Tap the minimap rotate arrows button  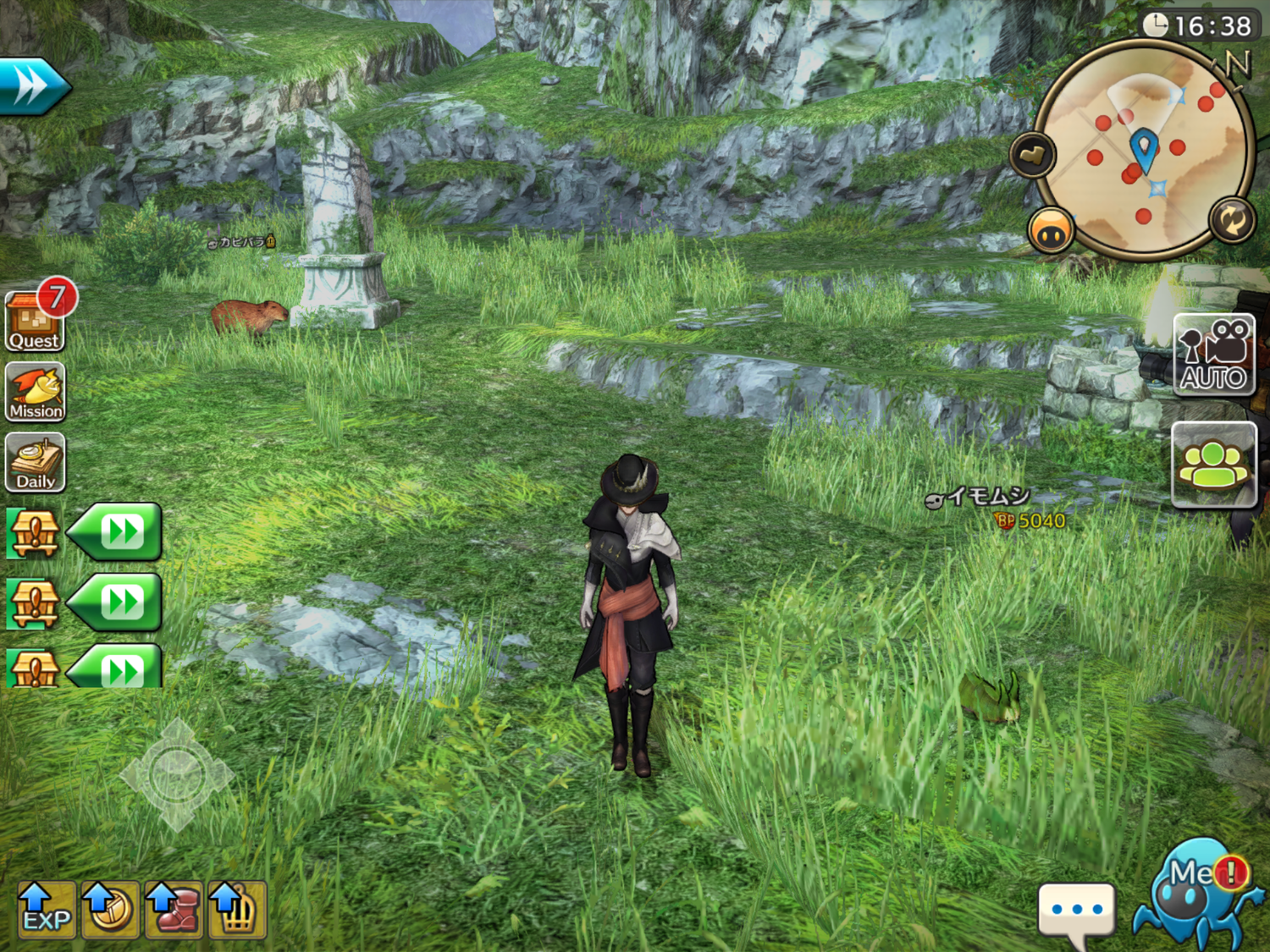click(1232, 220)
